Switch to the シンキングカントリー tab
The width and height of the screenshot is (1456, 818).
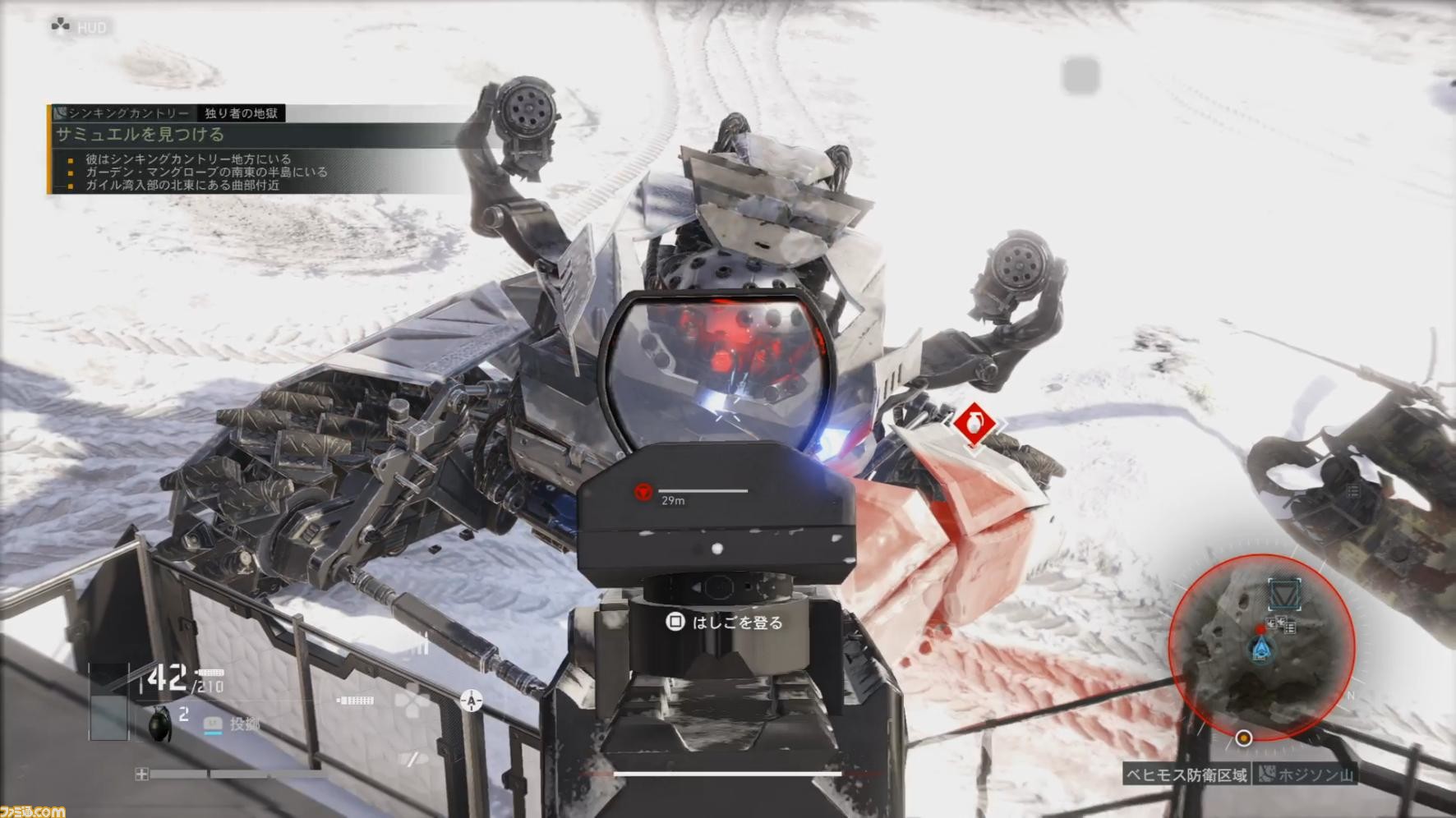127,113
